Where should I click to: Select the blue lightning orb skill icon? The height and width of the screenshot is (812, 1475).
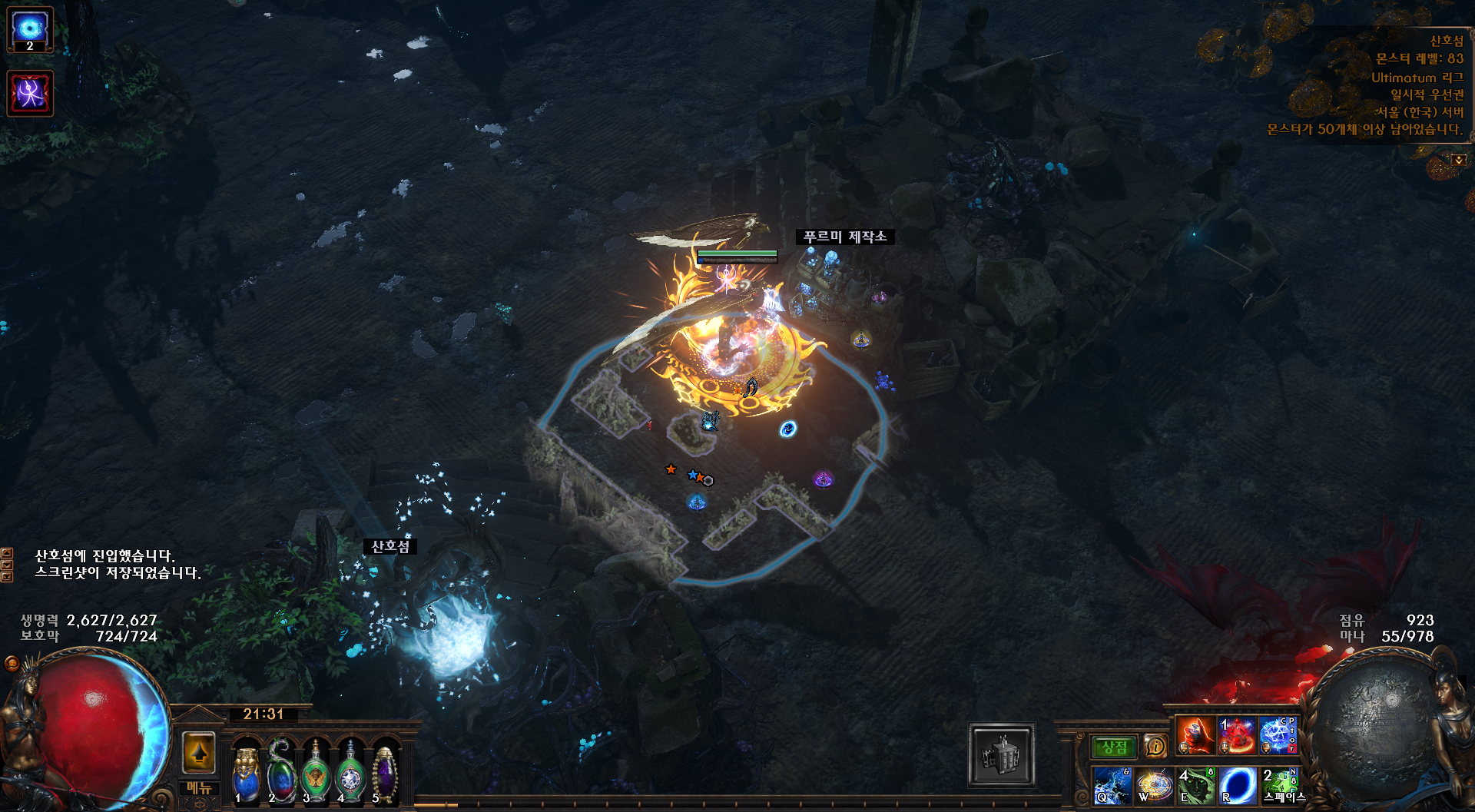(x=1277, y=735)
